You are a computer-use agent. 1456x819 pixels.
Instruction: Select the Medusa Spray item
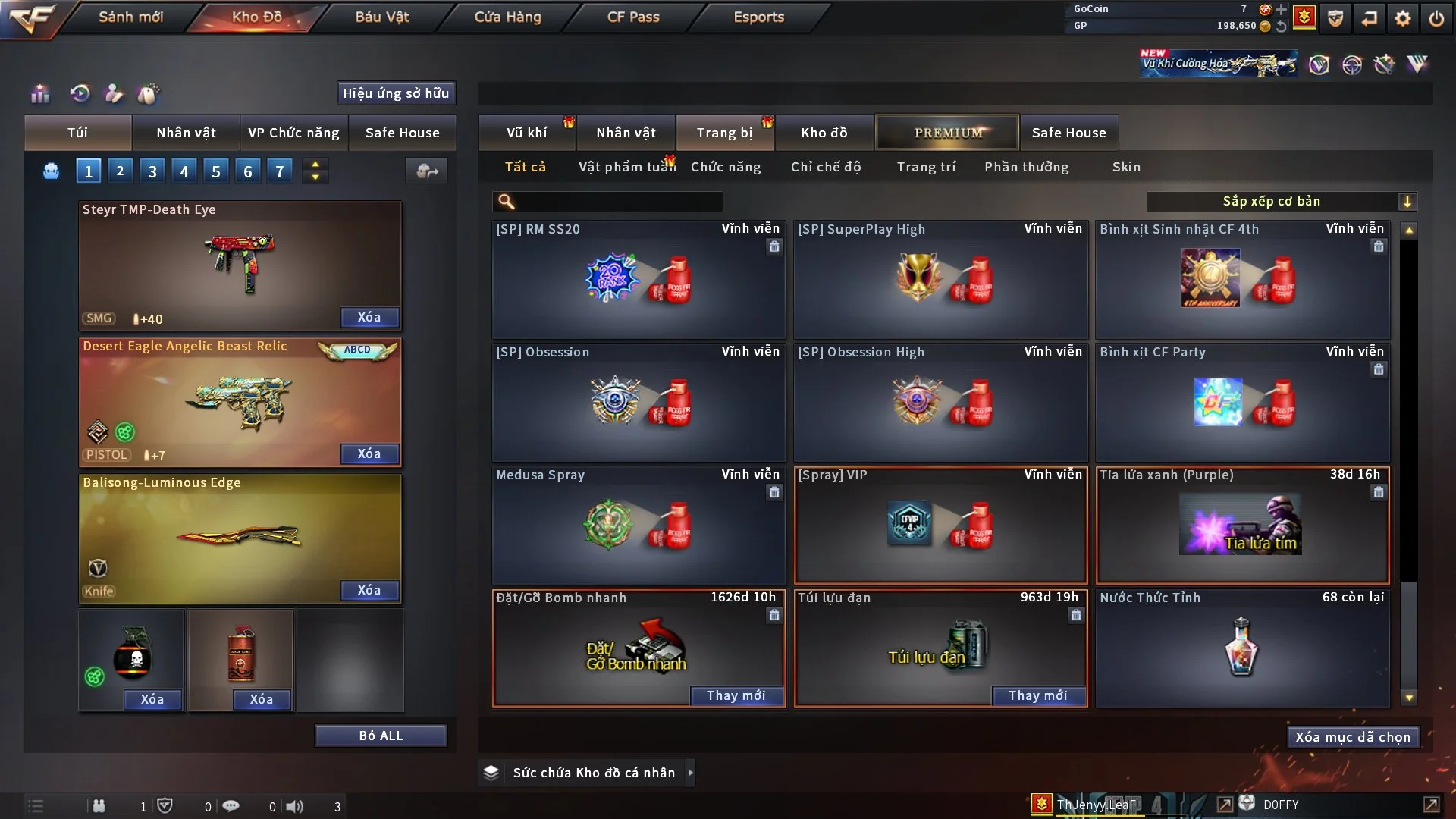[638, 525]
